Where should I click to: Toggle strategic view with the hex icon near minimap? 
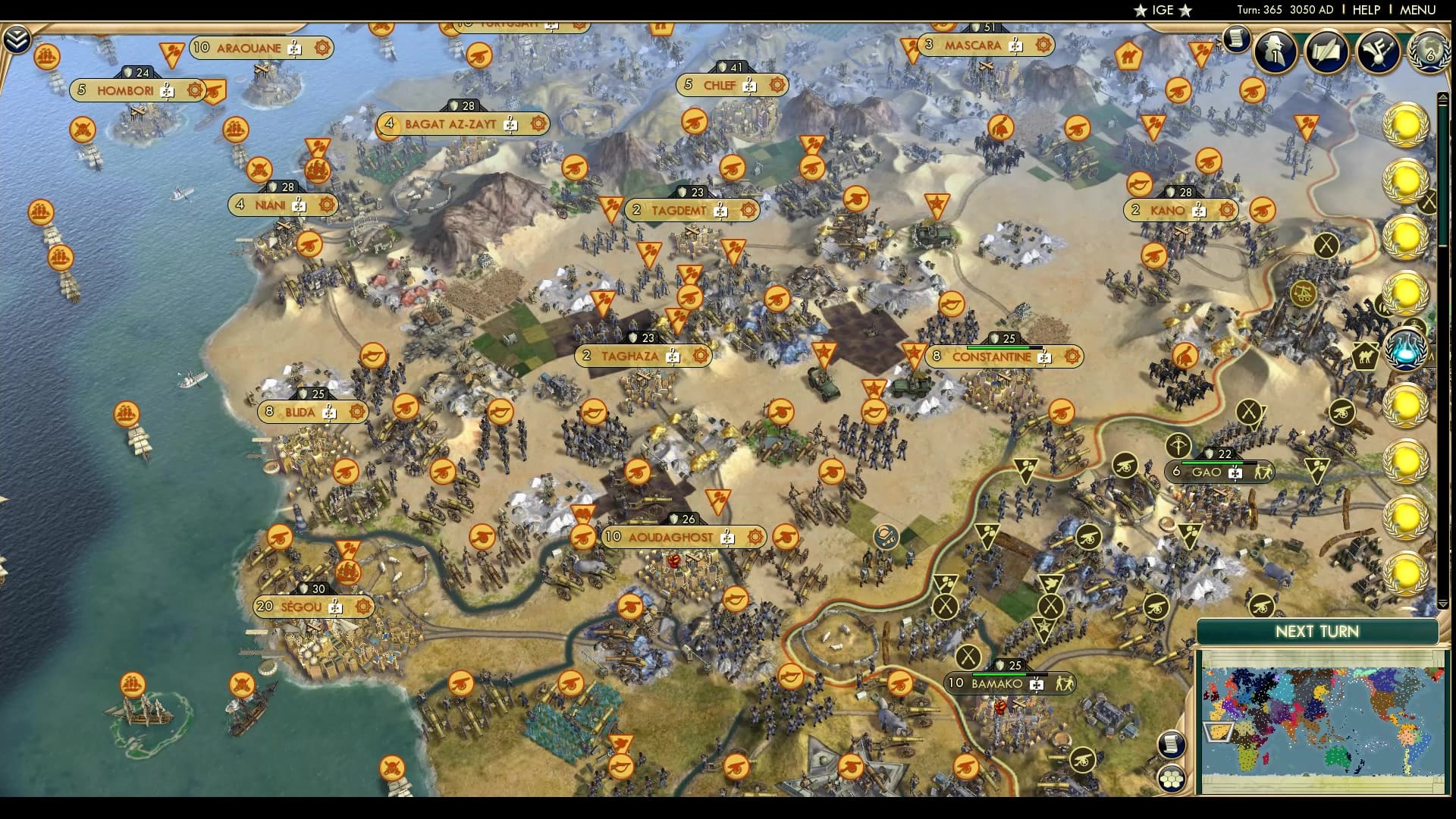(x=1172, y=780)
